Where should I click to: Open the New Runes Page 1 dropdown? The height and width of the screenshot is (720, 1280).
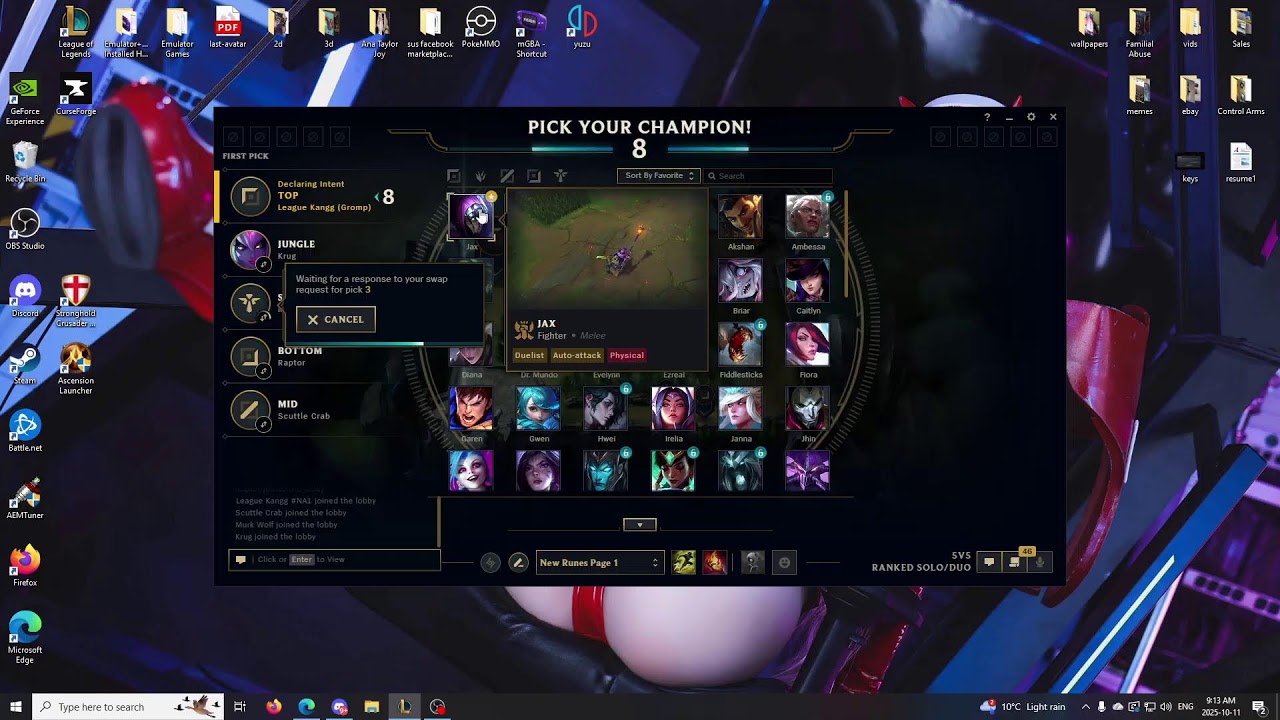tap(598, 563)
